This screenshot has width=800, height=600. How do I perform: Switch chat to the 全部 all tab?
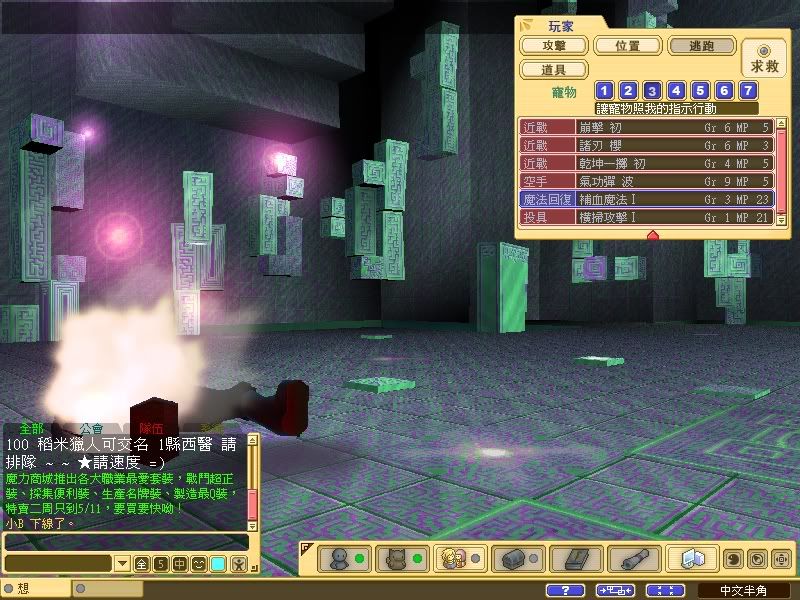(x=31, y=428)
